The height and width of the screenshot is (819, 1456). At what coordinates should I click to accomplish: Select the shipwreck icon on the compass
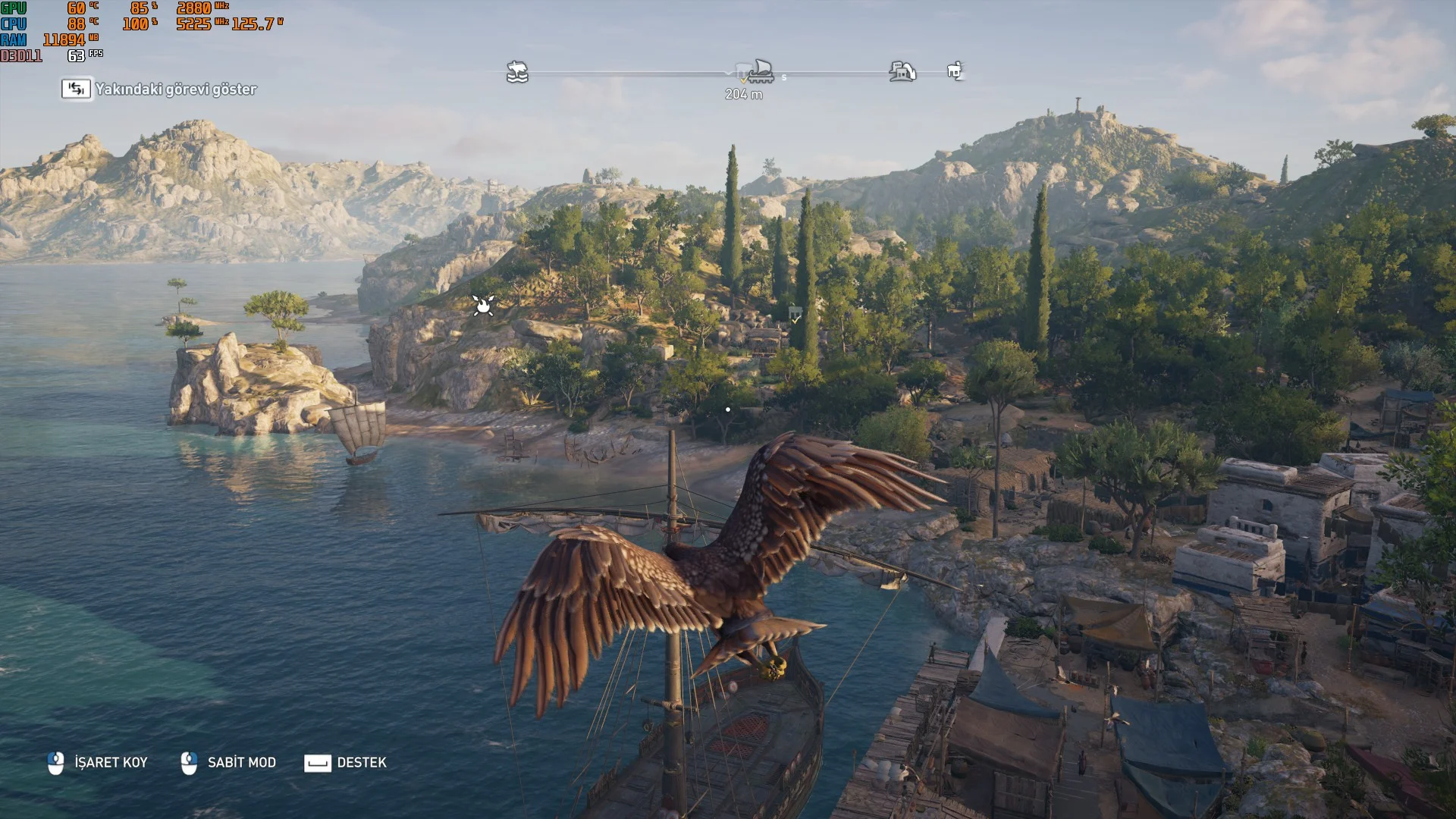(x=517, y=72)
